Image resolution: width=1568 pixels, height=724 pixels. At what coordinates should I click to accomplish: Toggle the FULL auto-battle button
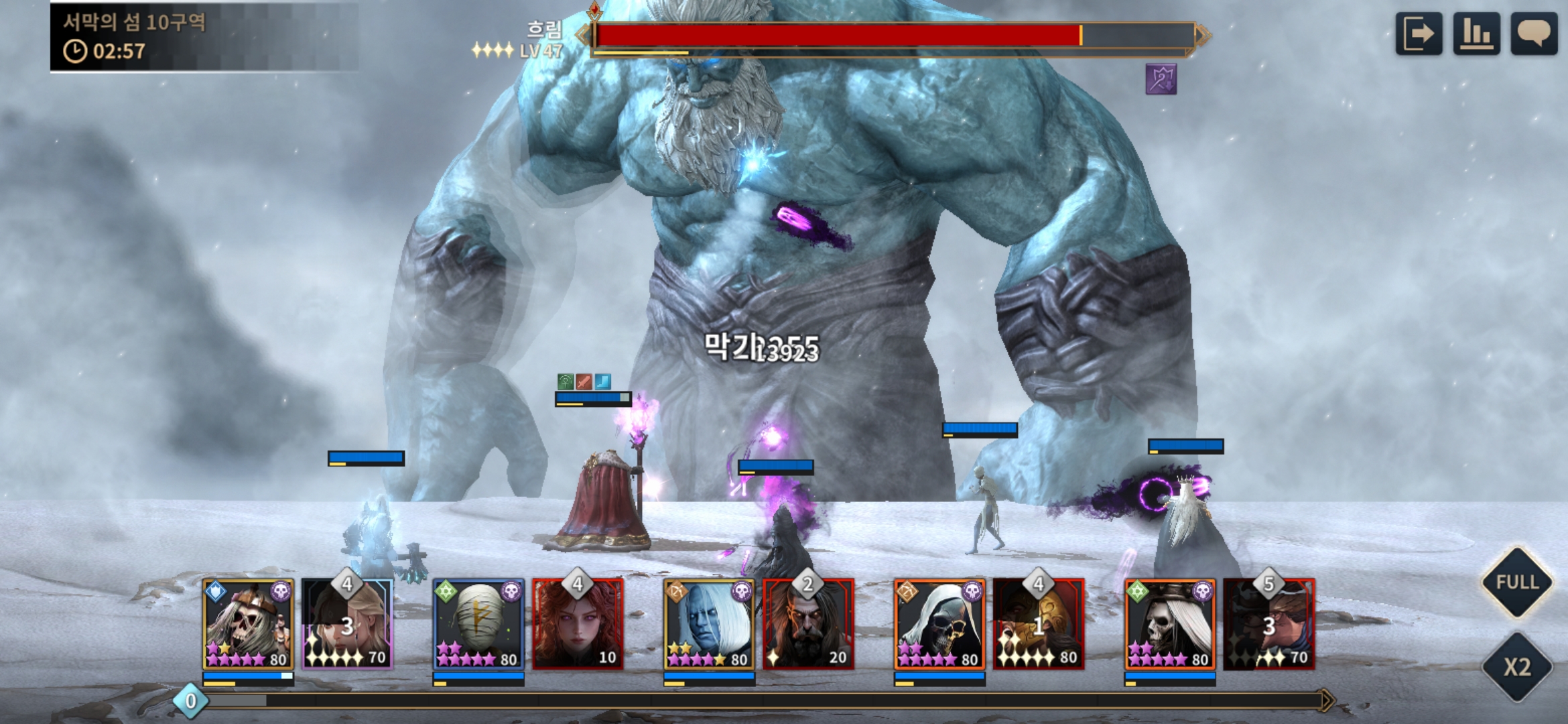click(x=1517, y=582)
